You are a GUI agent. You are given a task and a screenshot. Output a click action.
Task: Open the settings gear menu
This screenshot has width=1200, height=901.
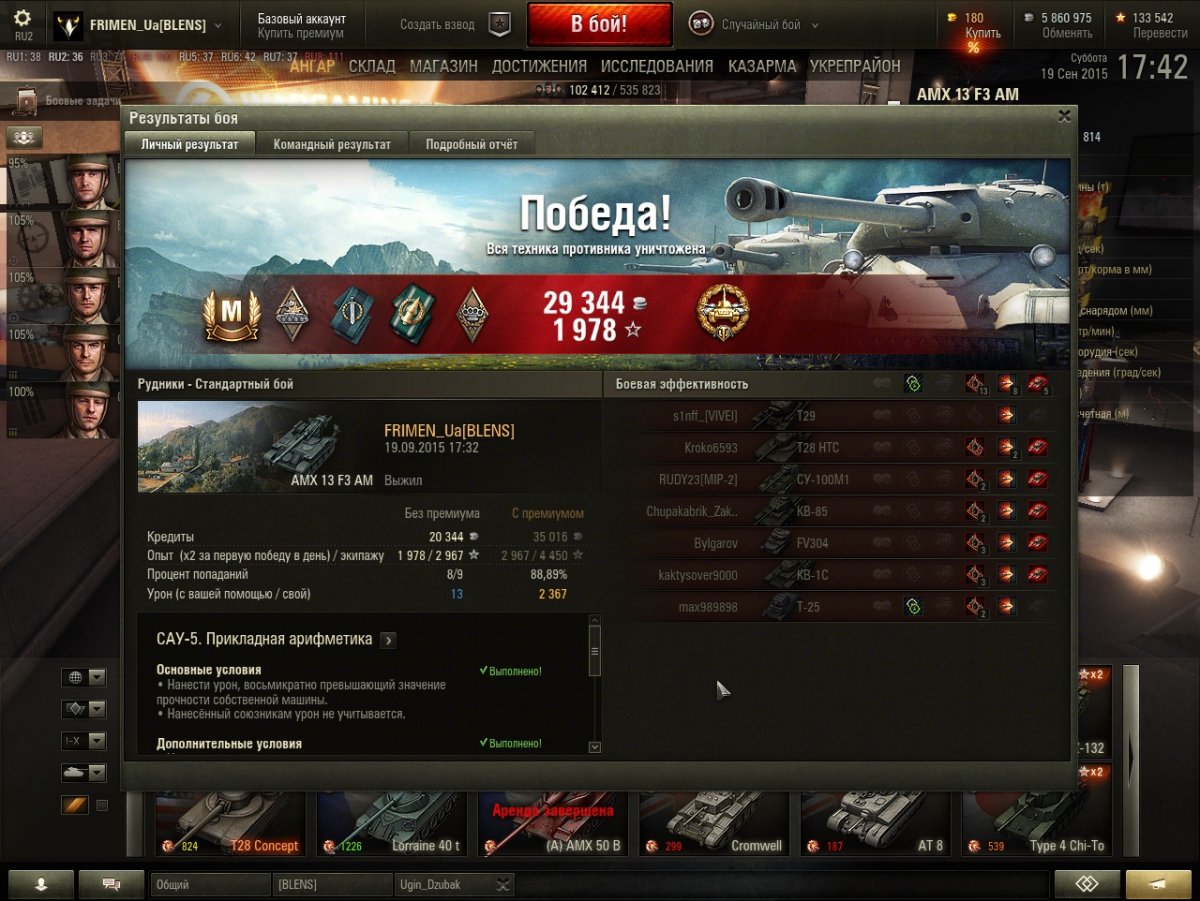[23, 19]
